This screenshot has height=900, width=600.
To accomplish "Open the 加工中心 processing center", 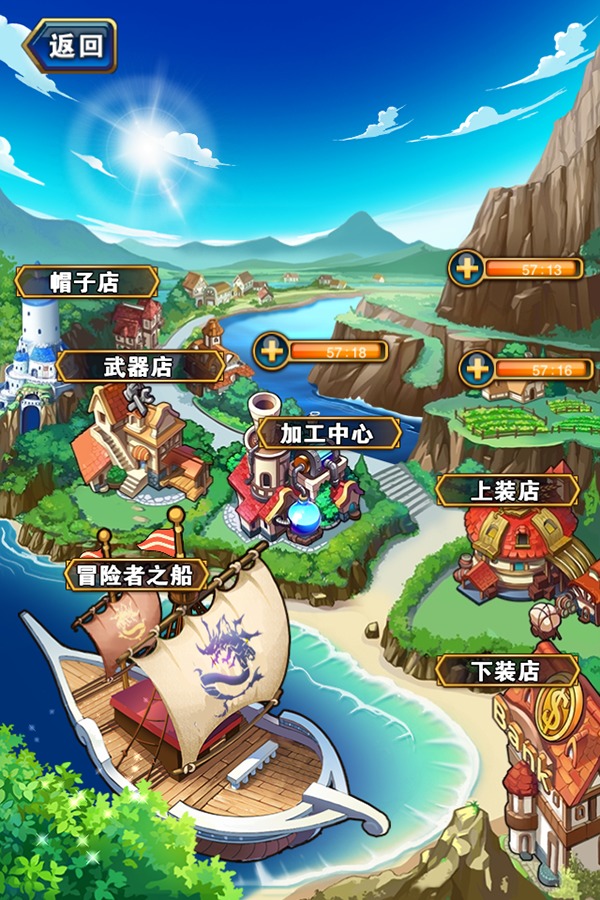I will click(327, 434).
